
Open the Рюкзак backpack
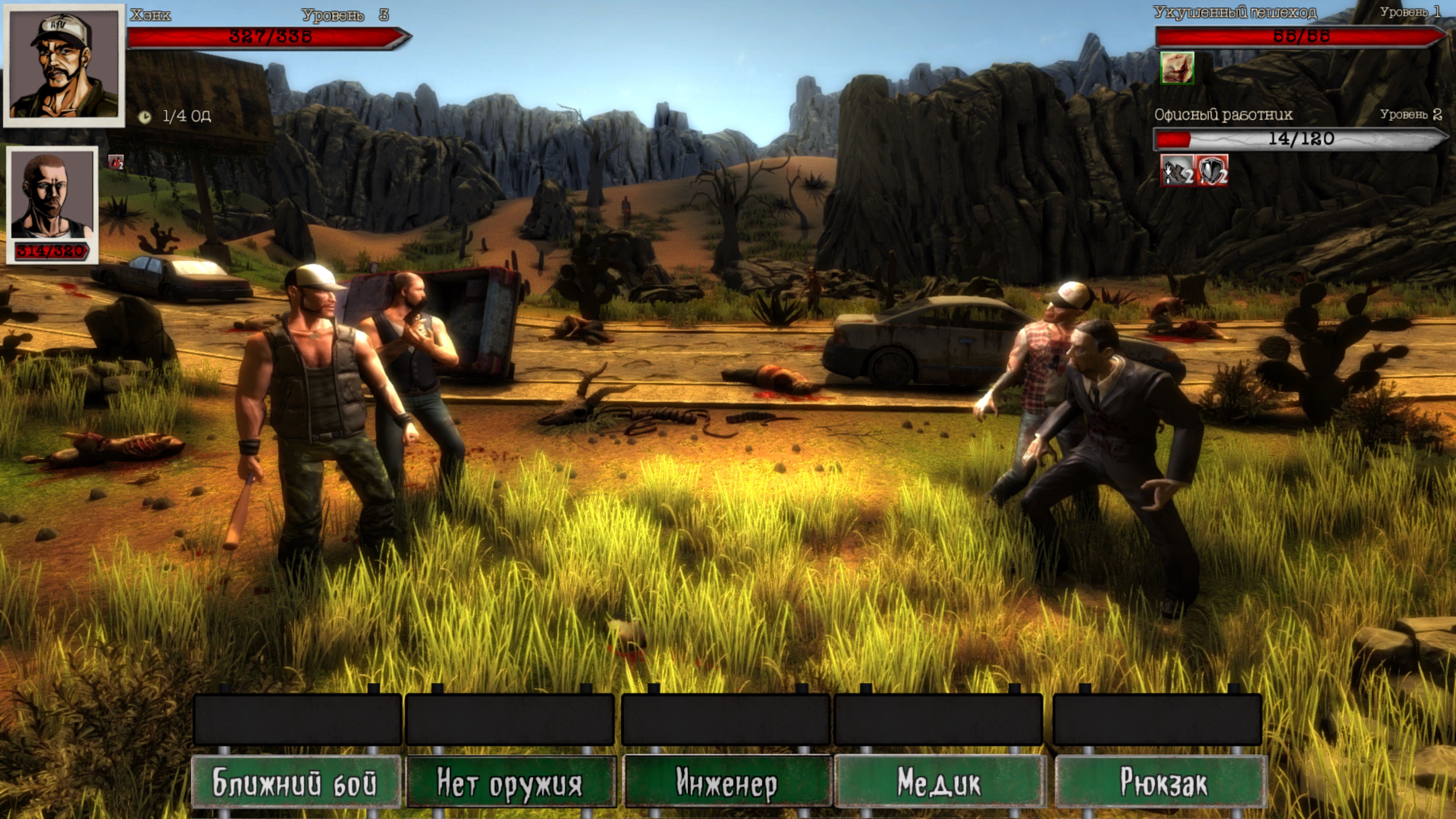1162,782
